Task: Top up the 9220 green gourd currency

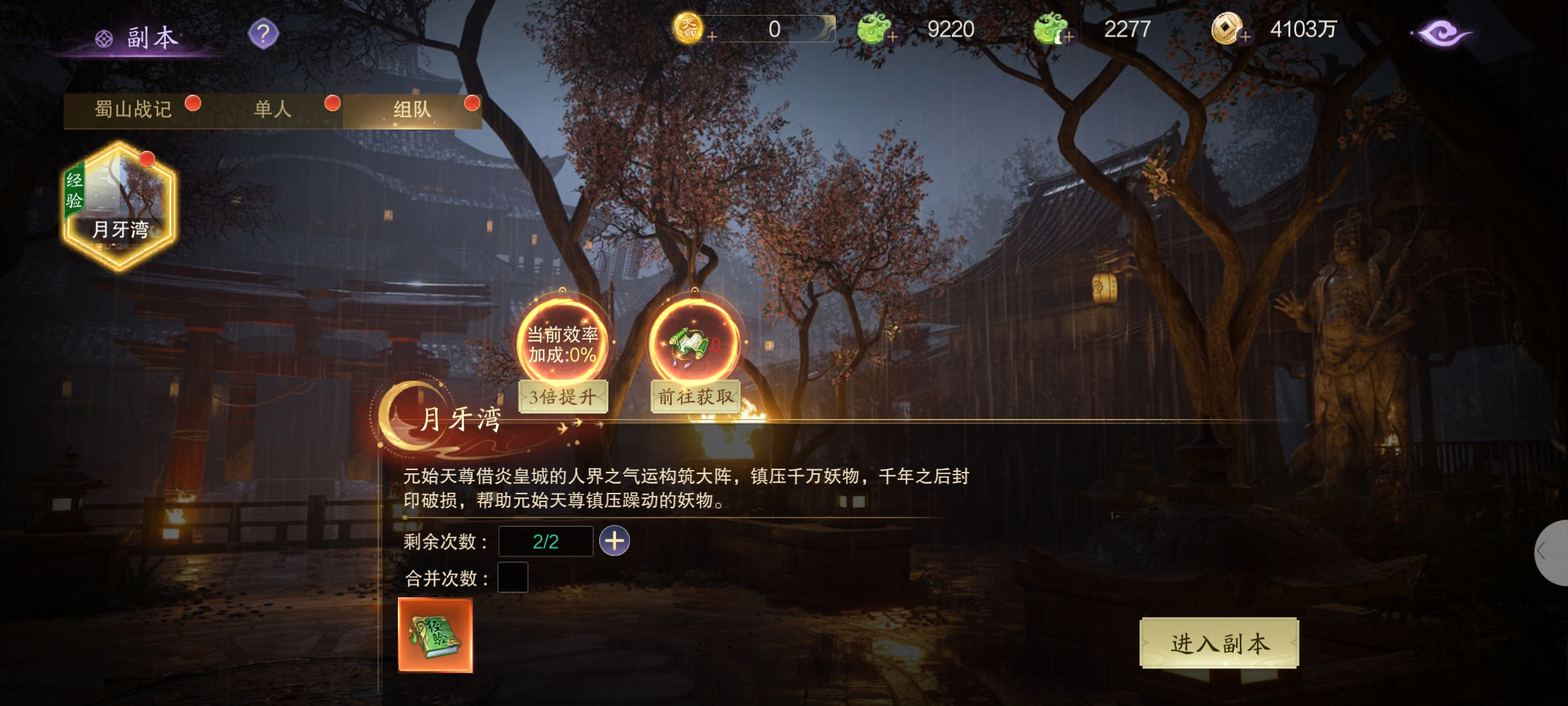Action: coord(892,37)
